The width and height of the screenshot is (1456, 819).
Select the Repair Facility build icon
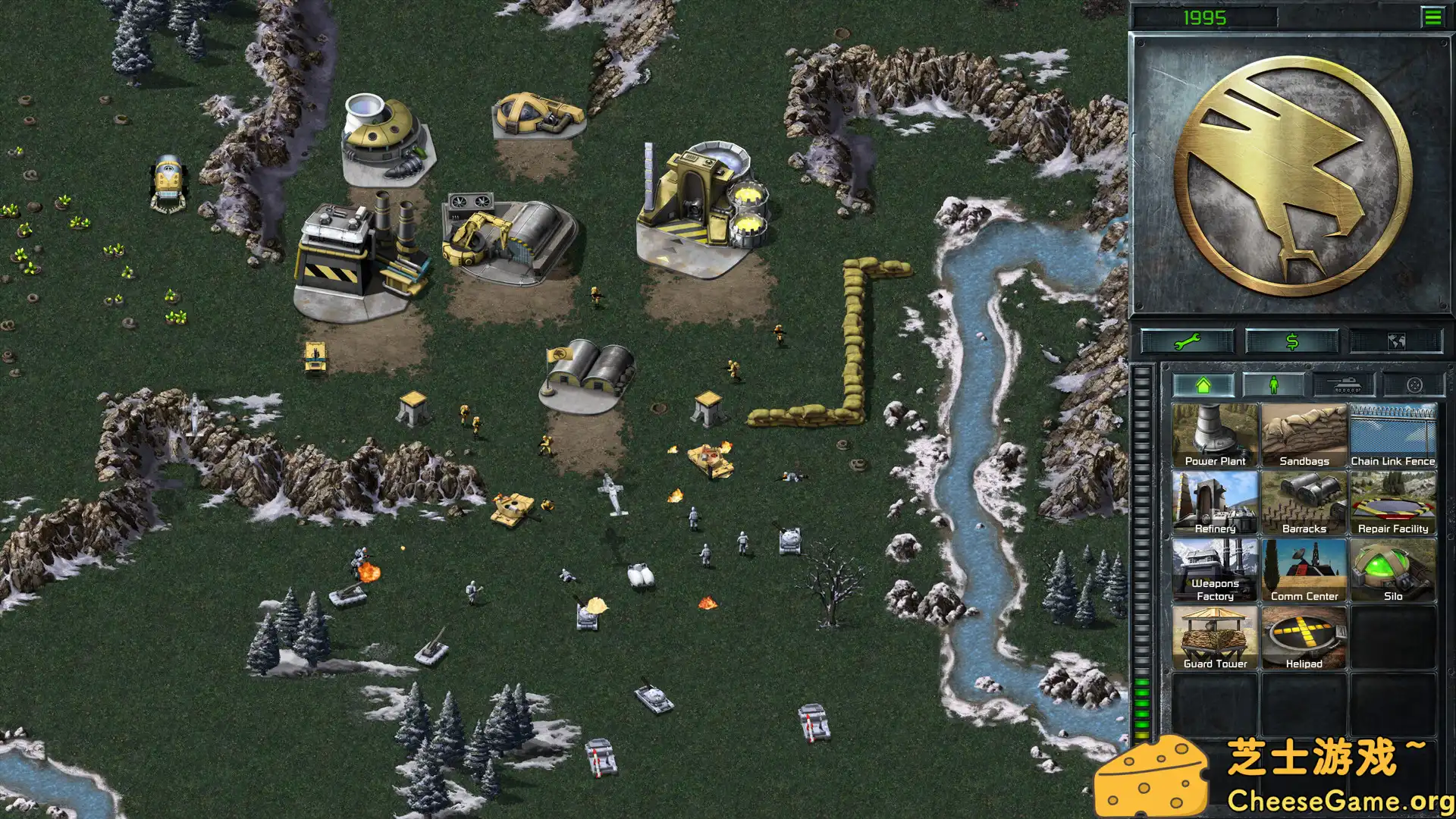1393,500
